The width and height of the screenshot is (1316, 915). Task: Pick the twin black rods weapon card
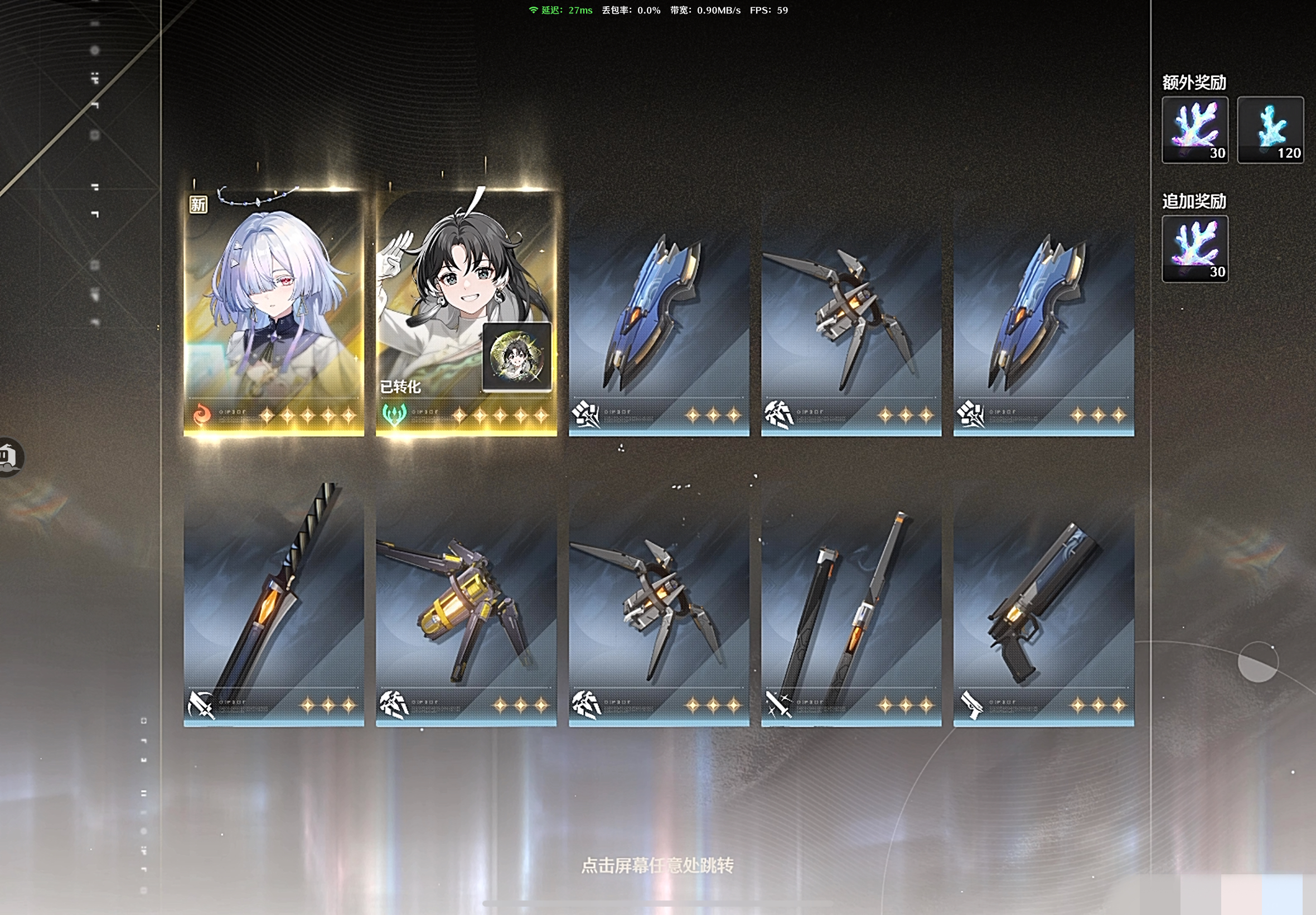point(851,613)
